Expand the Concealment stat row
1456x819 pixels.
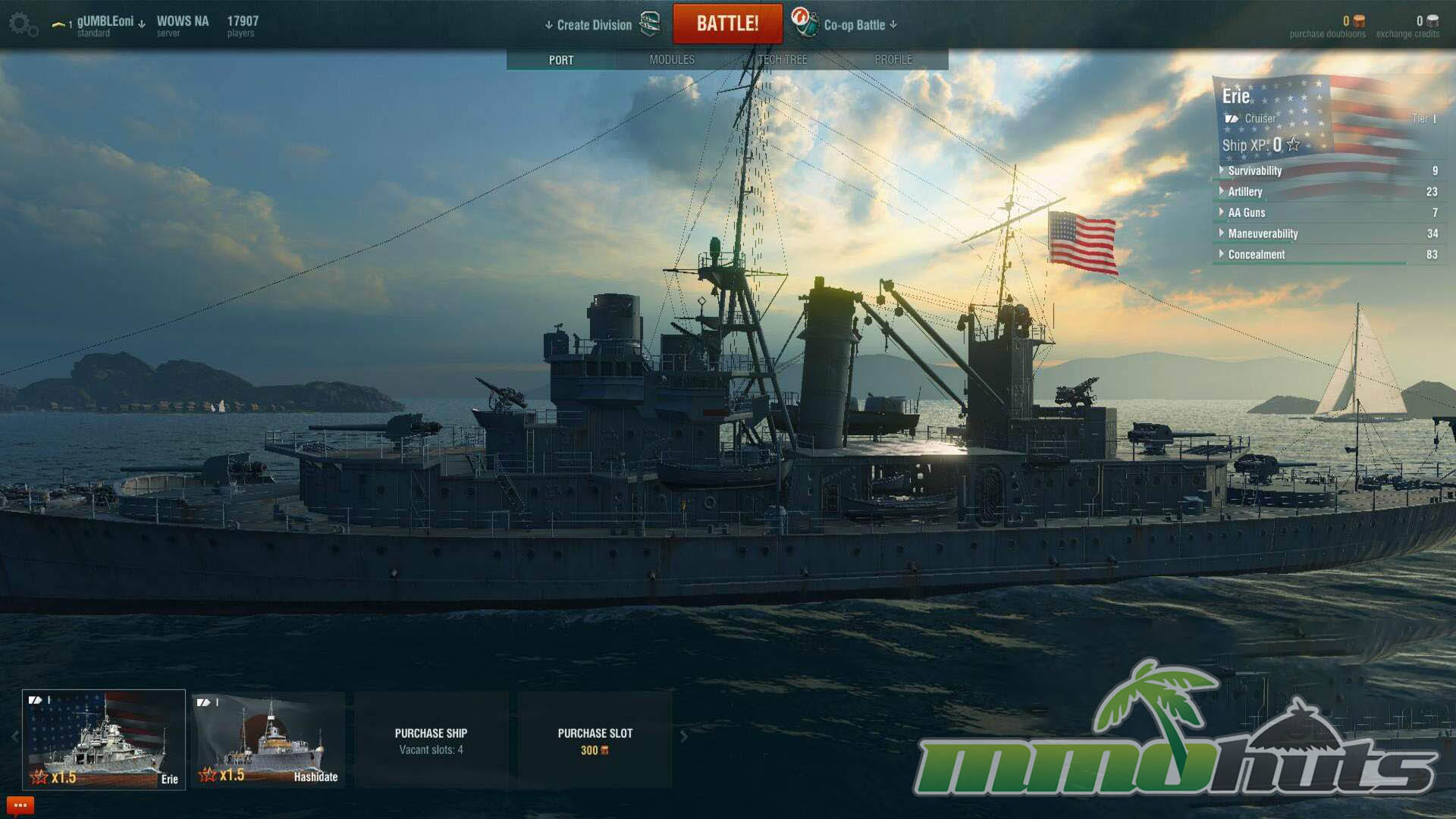point(1256,256)
